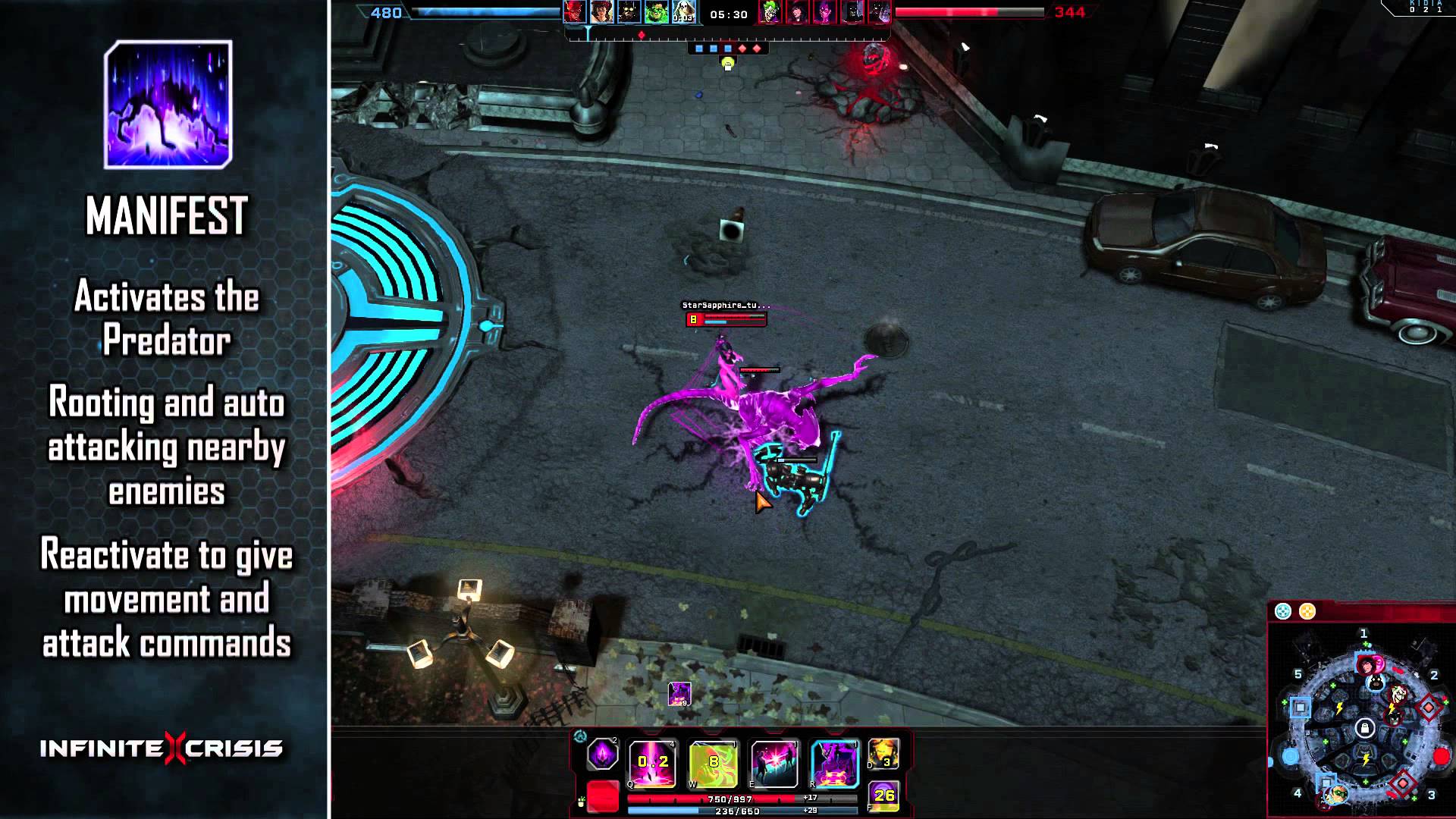Click Batman's enemy portrait
The image size is (1456, 819).
point(852,13)
